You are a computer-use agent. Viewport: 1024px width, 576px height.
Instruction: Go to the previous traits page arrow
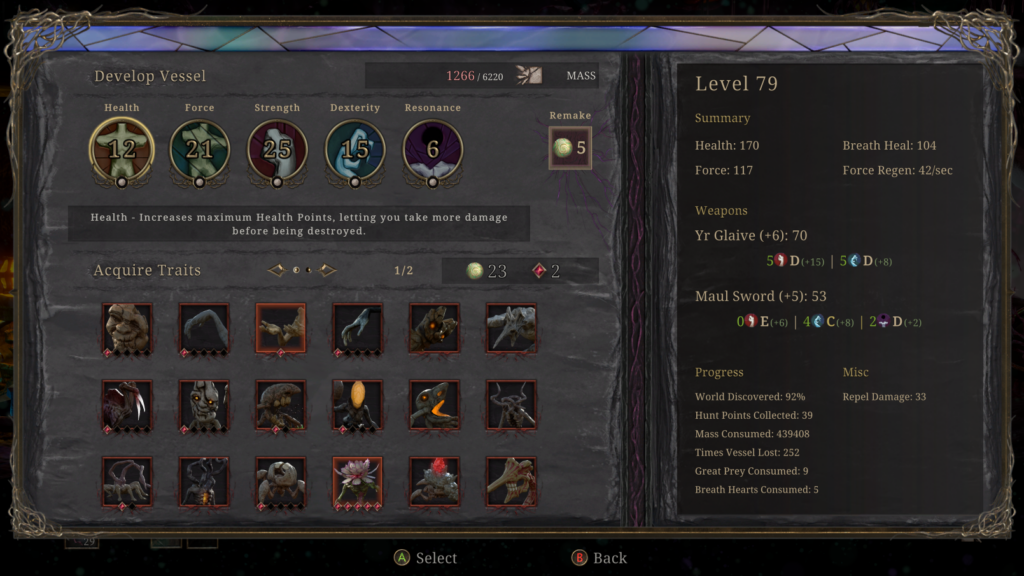click(x=277, y=270)
